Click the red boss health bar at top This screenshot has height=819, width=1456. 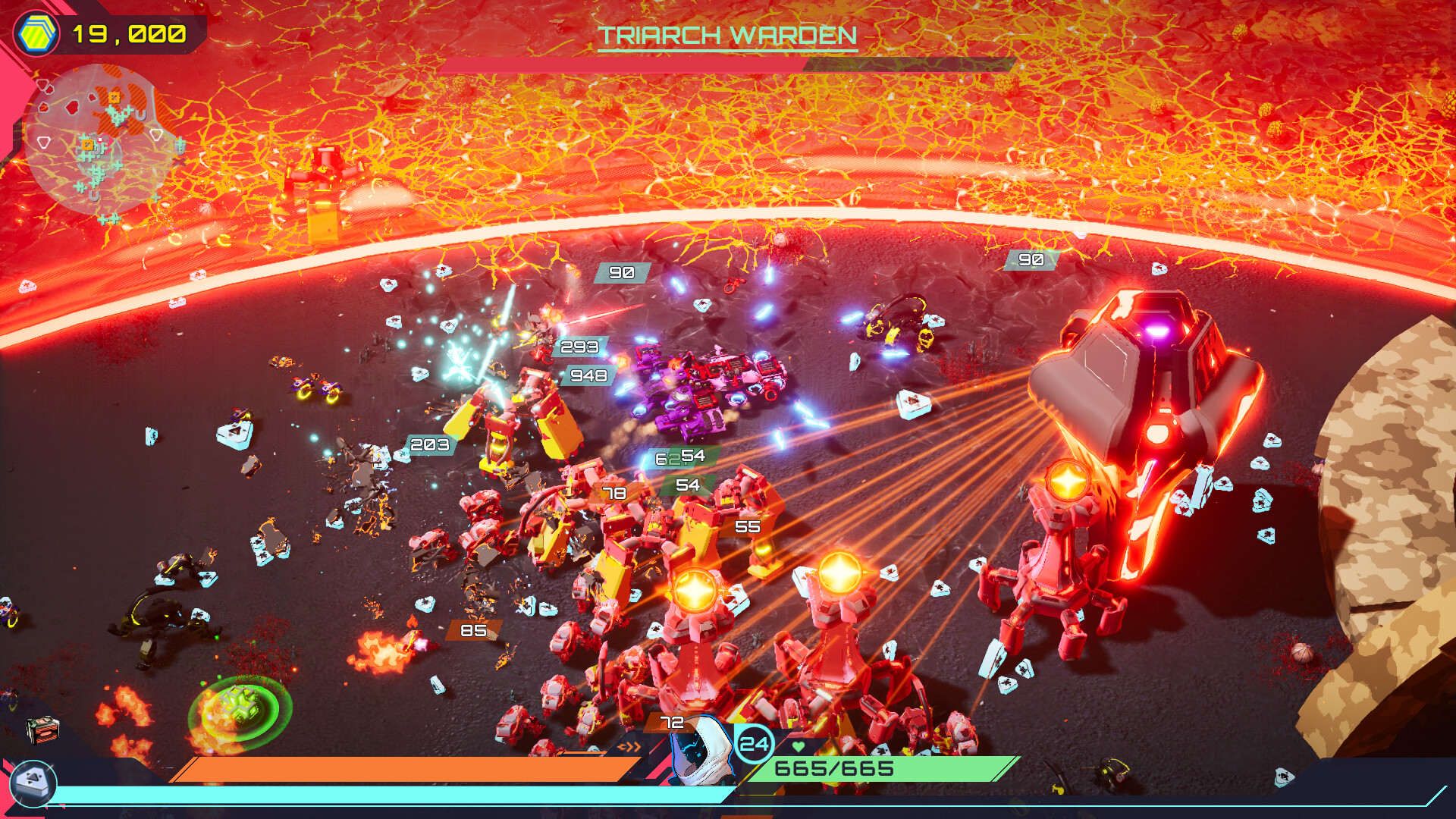click(607, 64)
